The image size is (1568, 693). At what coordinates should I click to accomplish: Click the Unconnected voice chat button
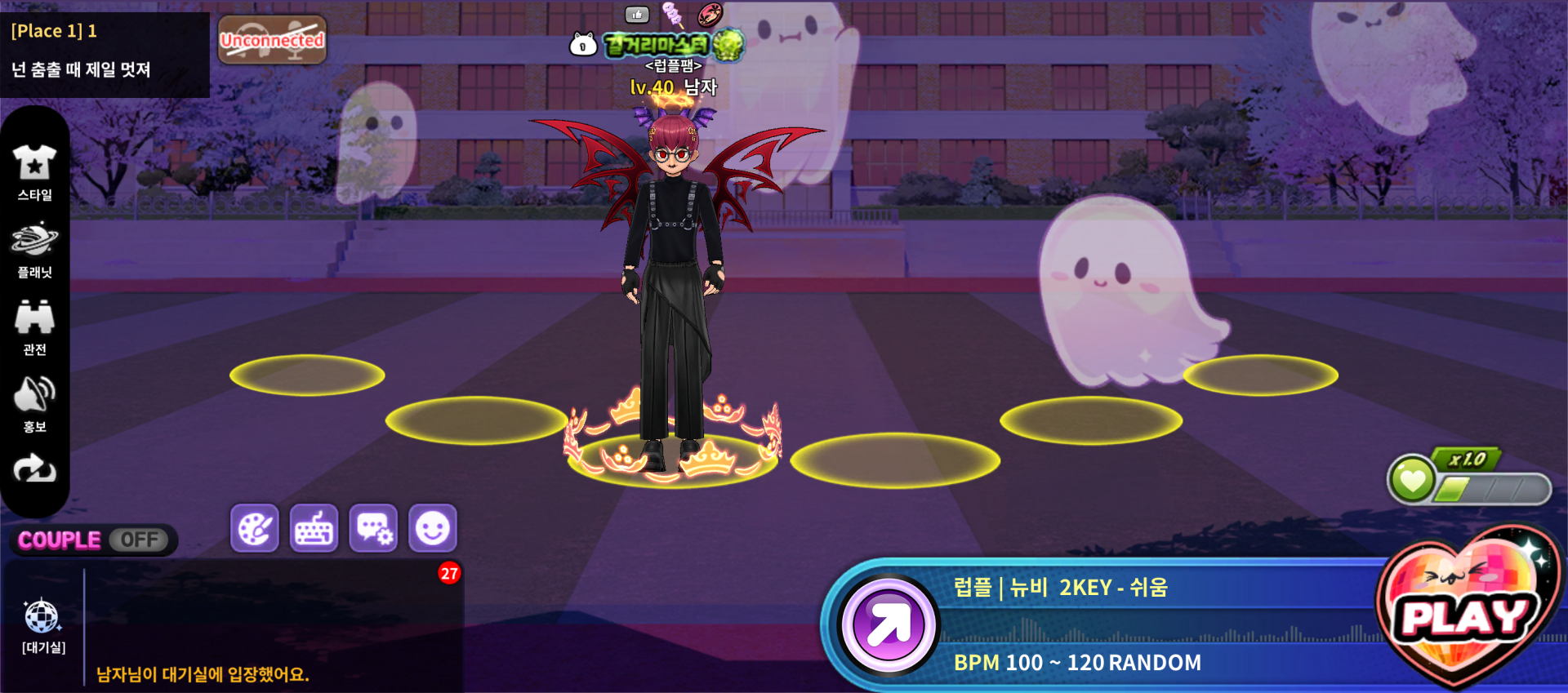coord(272,40)
